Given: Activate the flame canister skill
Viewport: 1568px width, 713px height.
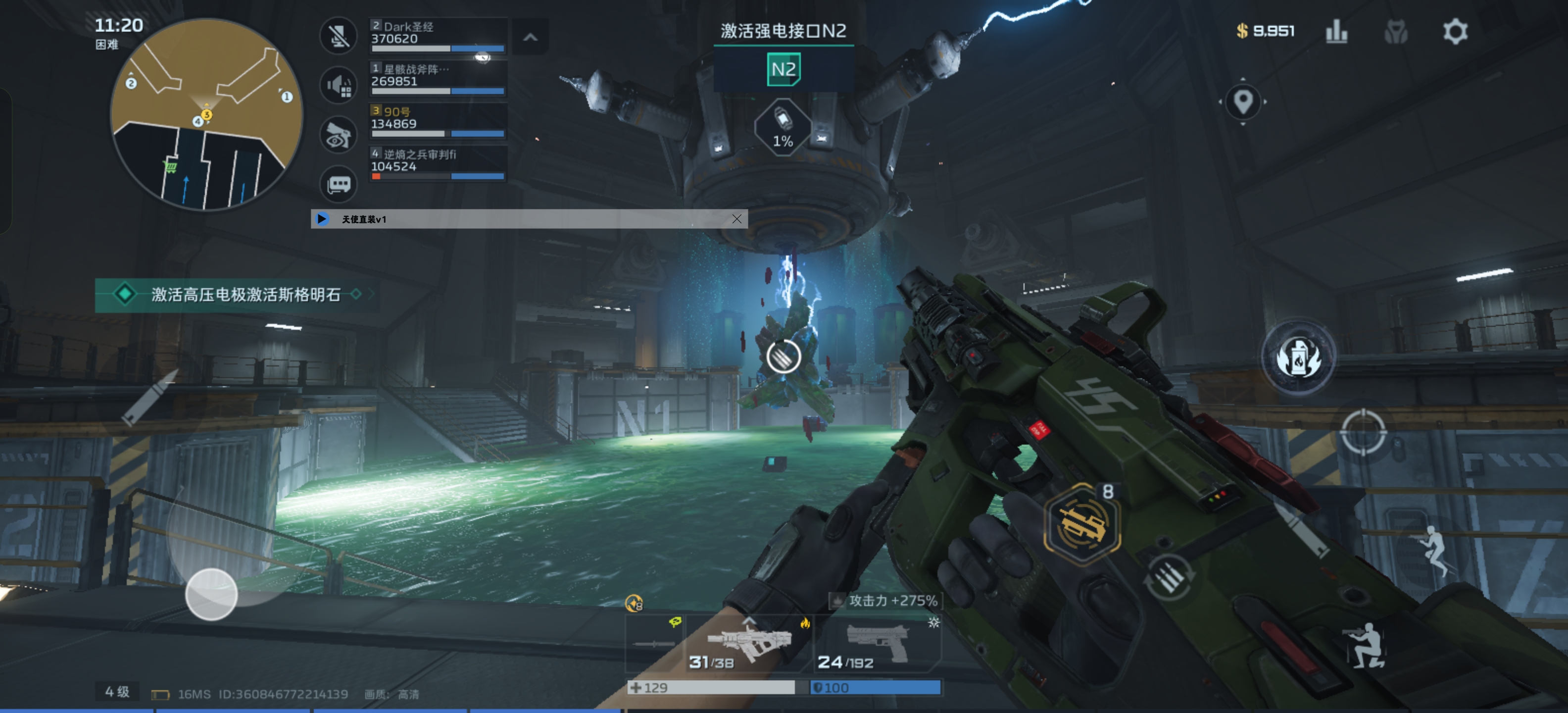Looking at the screenshot, I should coord(1298,358).
